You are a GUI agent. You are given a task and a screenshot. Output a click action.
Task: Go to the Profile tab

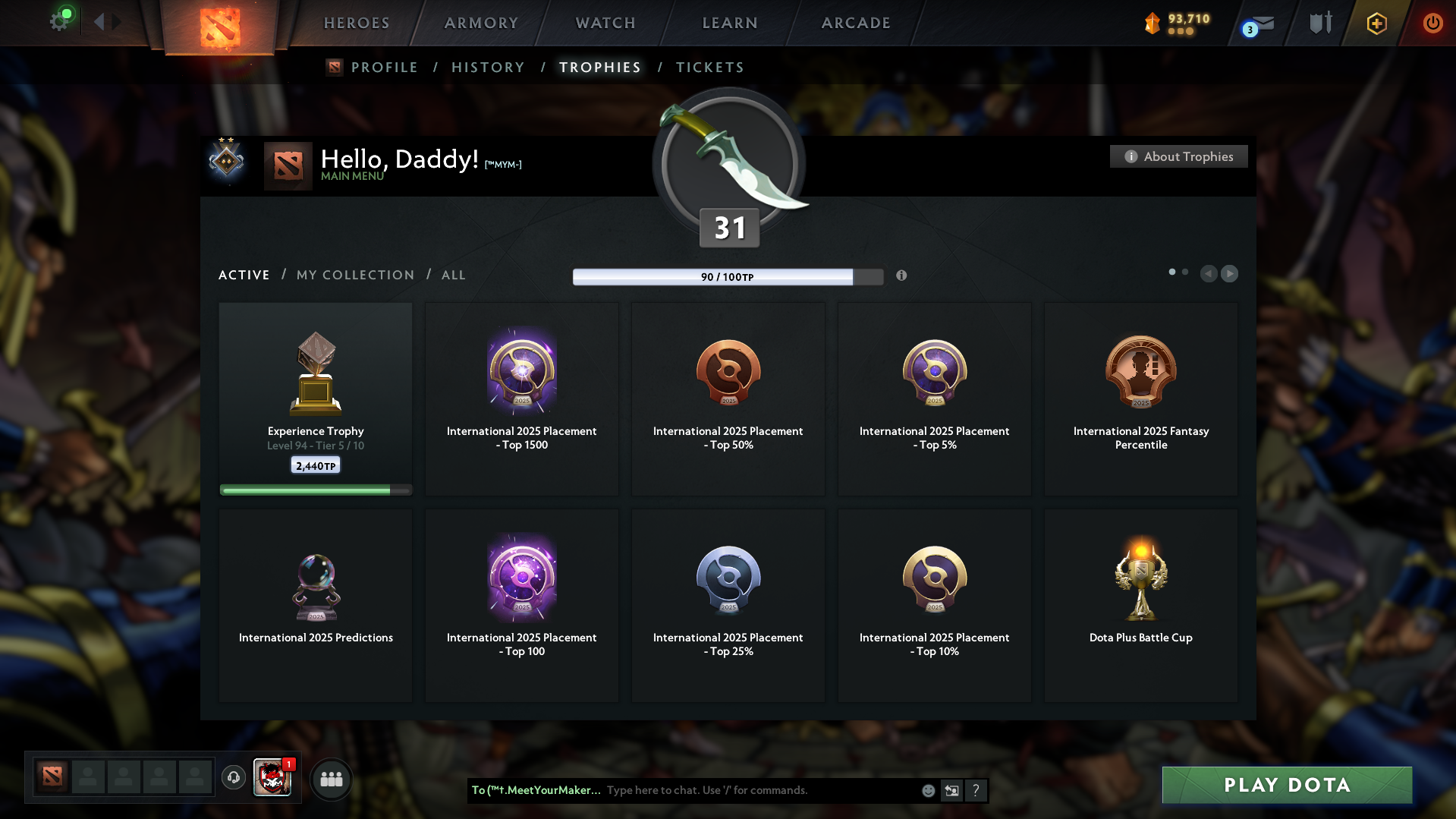pyautogui.click(x=384, y=68)
